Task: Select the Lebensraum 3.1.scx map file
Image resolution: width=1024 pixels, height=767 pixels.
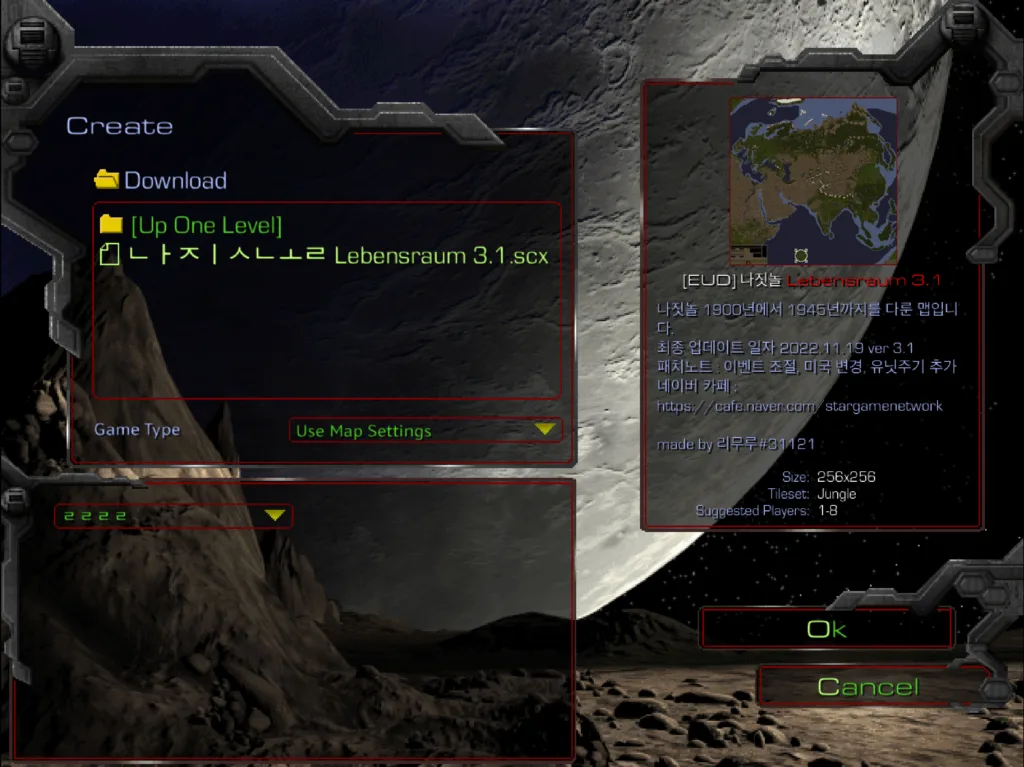Action: coord(326,255)
